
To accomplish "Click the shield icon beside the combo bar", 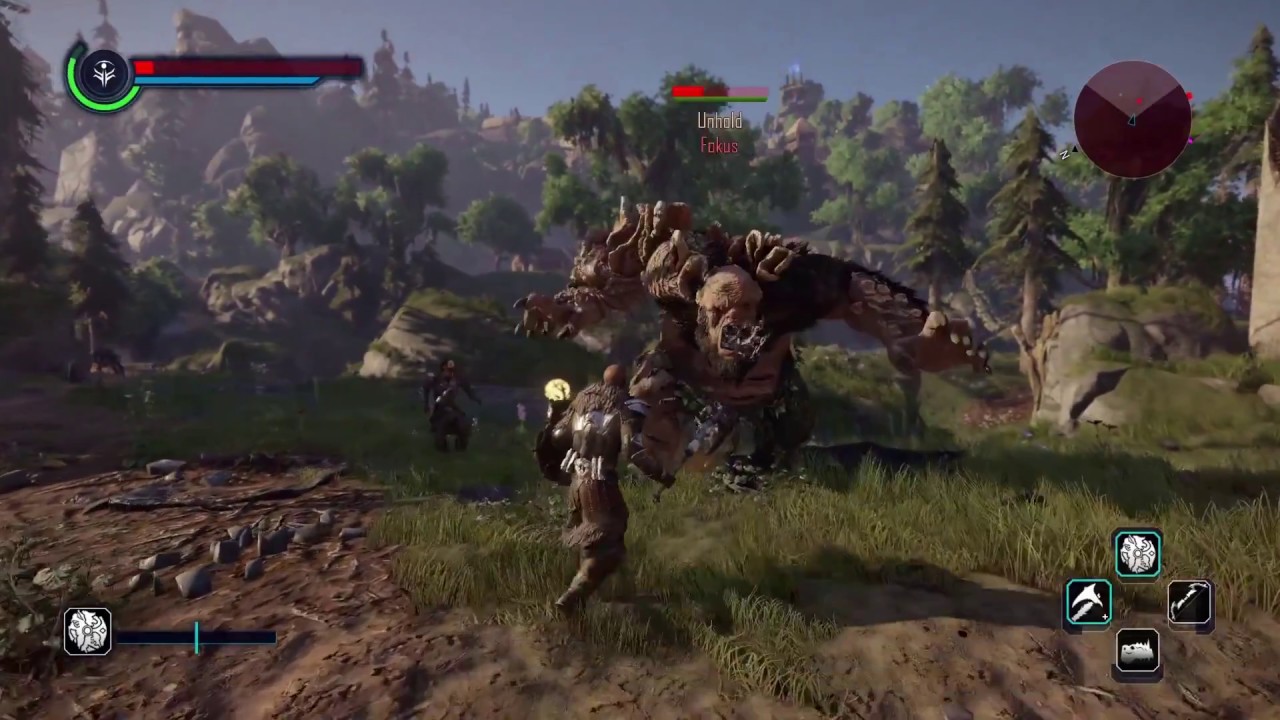I will point(87,631).
